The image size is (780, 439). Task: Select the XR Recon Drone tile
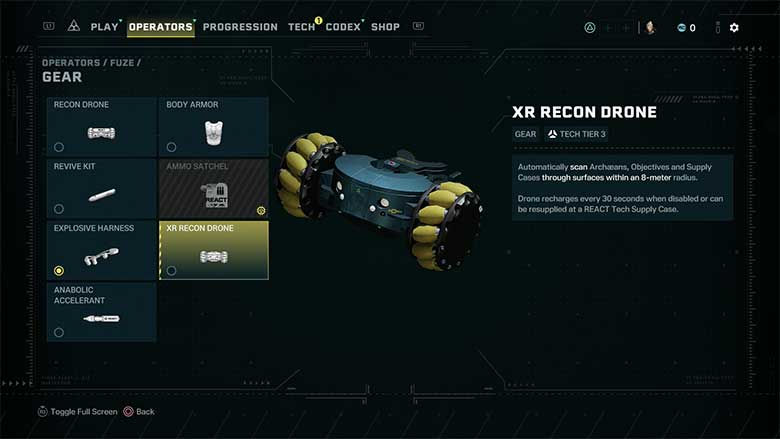tap(213, 250)
